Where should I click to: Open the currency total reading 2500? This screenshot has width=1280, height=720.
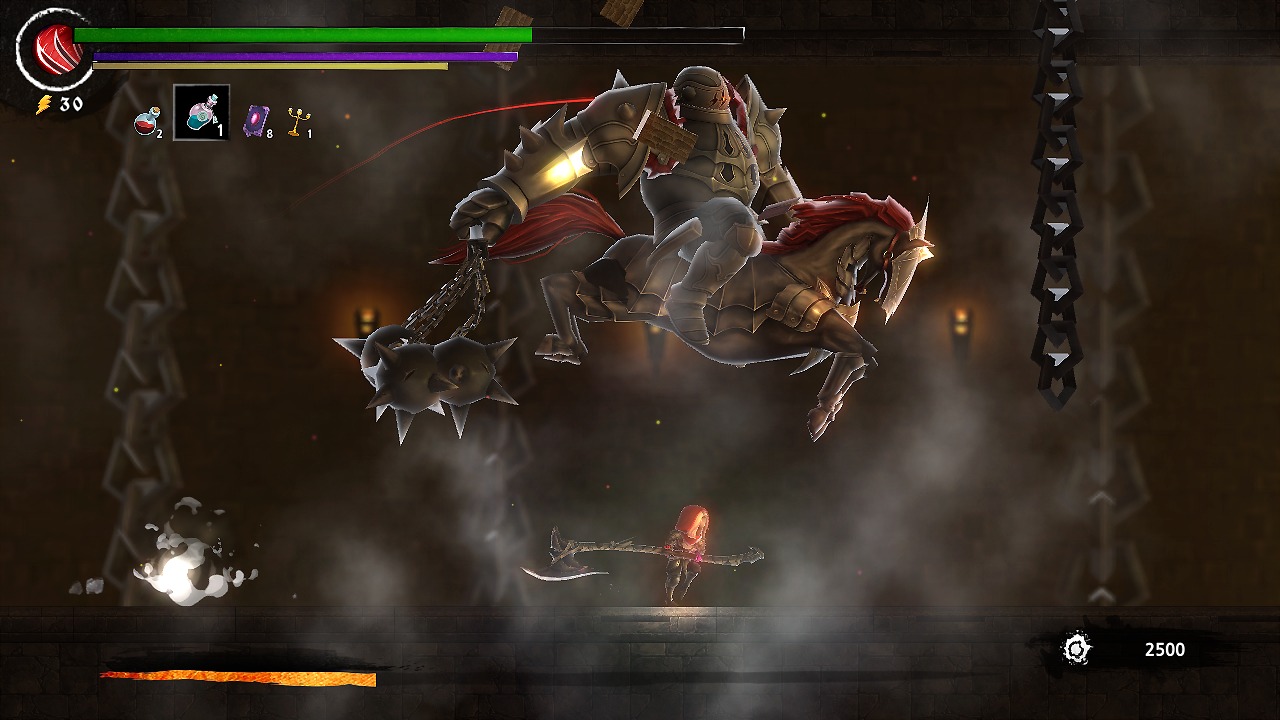click(1163, 649)
